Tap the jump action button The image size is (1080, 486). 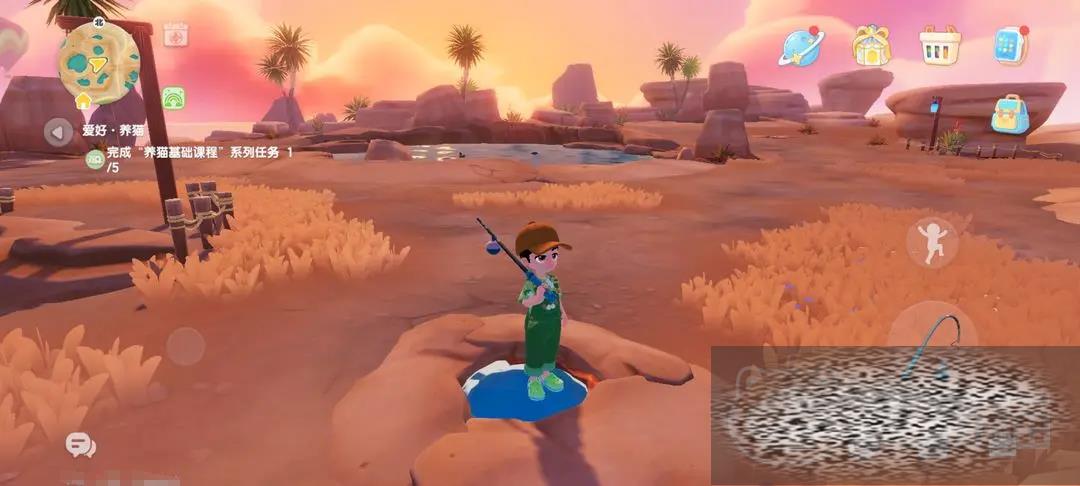point(932,242)
